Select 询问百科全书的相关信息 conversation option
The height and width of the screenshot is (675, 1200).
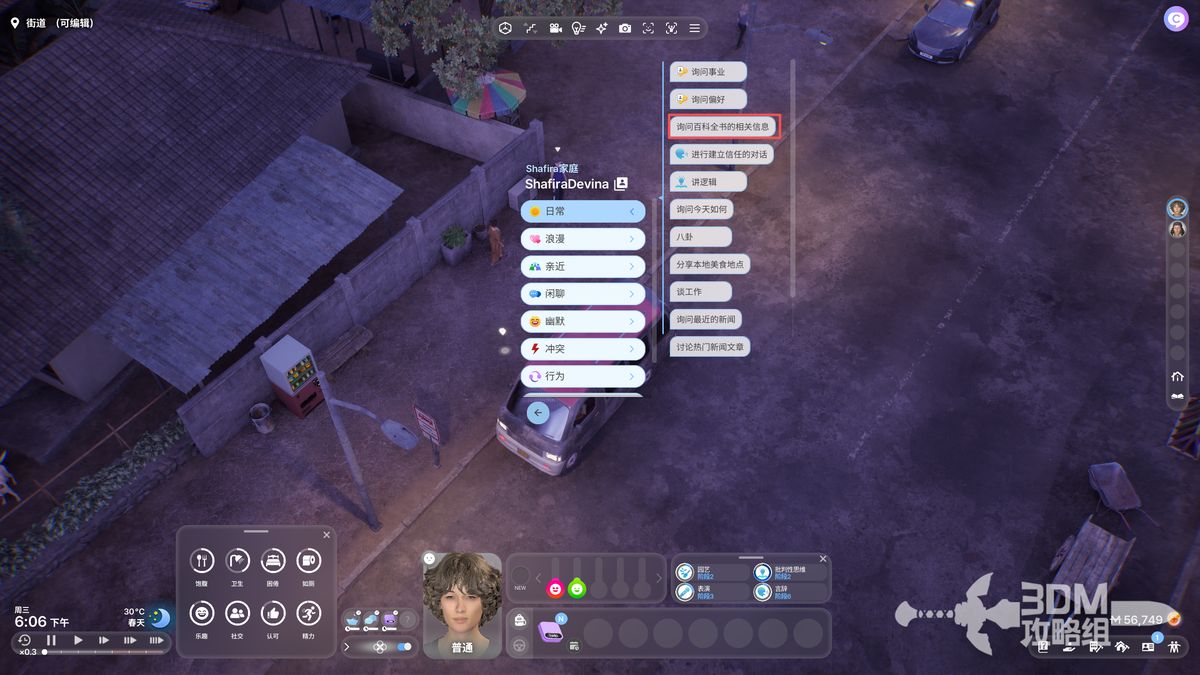click(x=723, y=127)
